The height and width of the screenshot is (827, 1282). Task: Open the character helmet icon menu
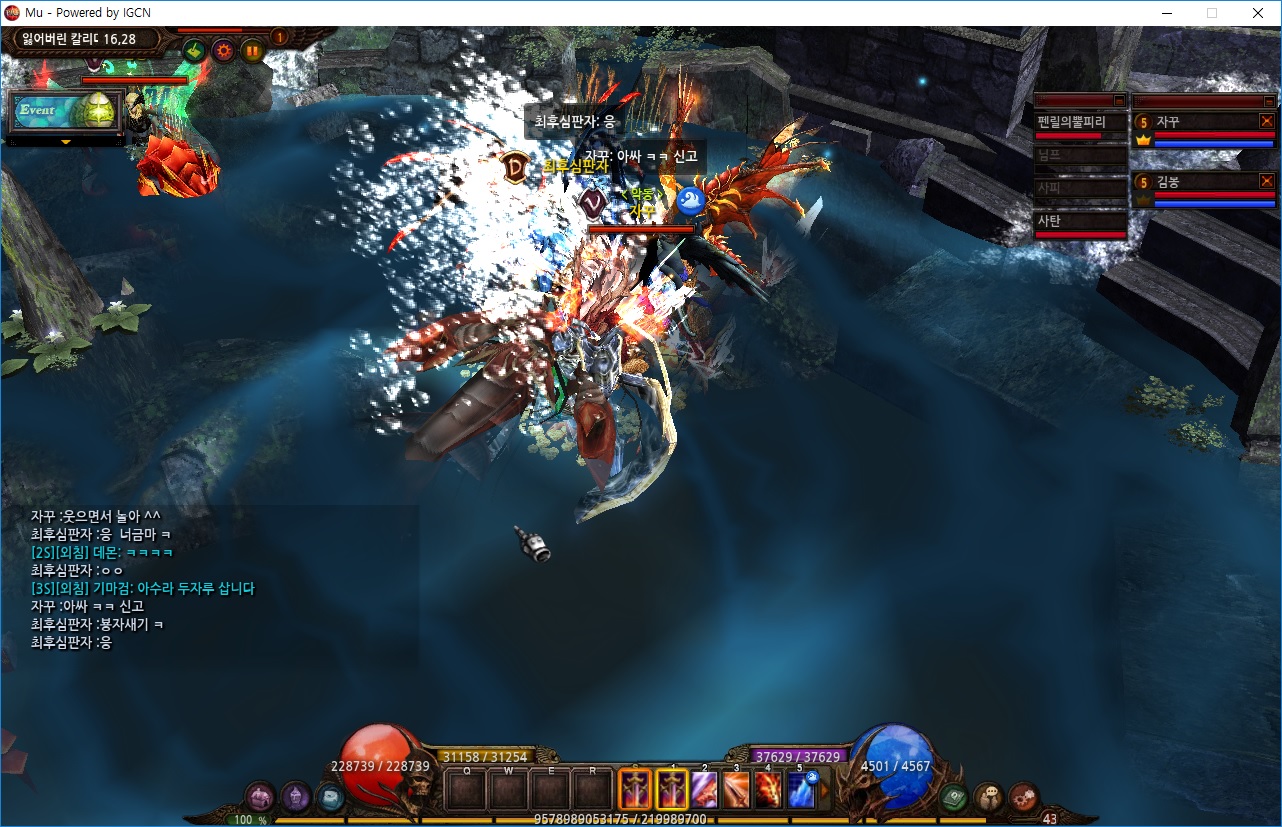pos(295,797)
